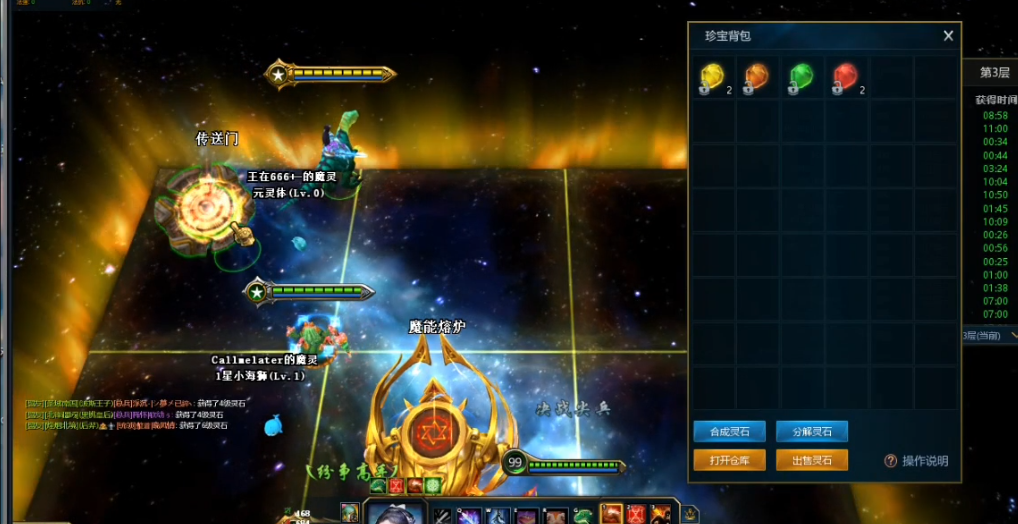Use the red rune item in slot 2
The height and width of the screenshot is (524, 1018).
coord(636,514)
